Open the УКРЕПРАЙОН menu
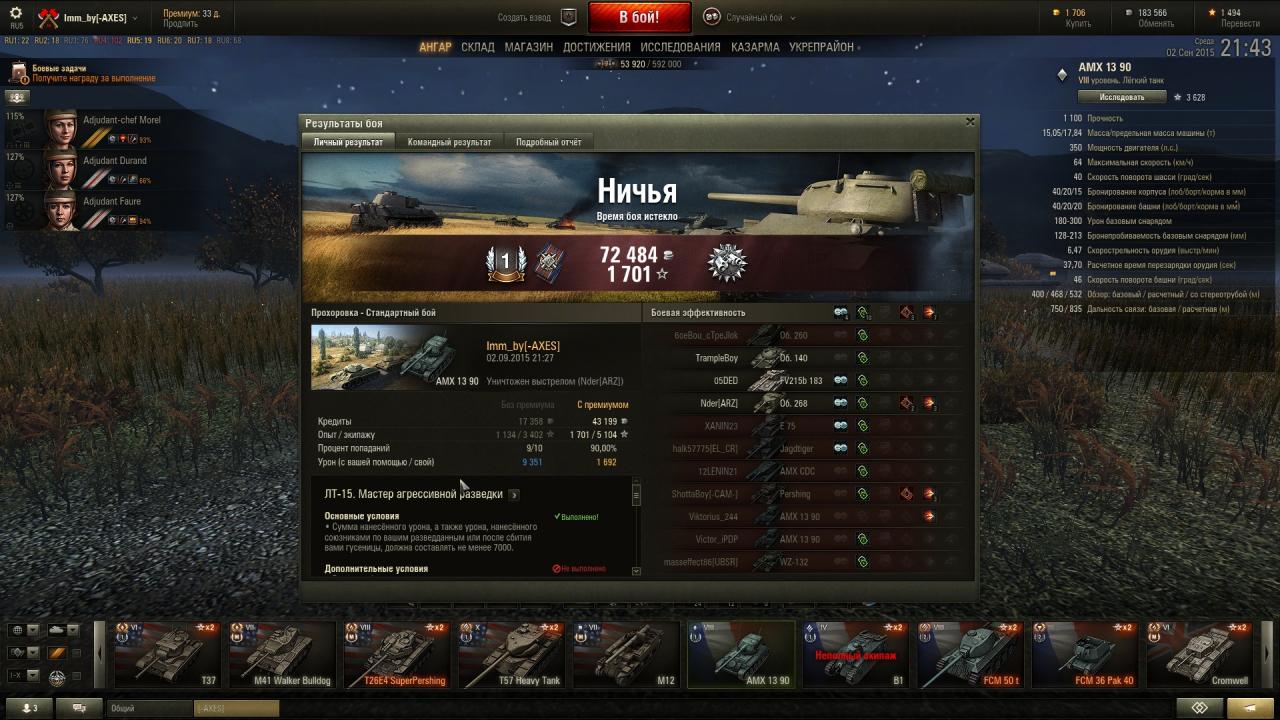 pyautogui.click(x=821, y=47)
